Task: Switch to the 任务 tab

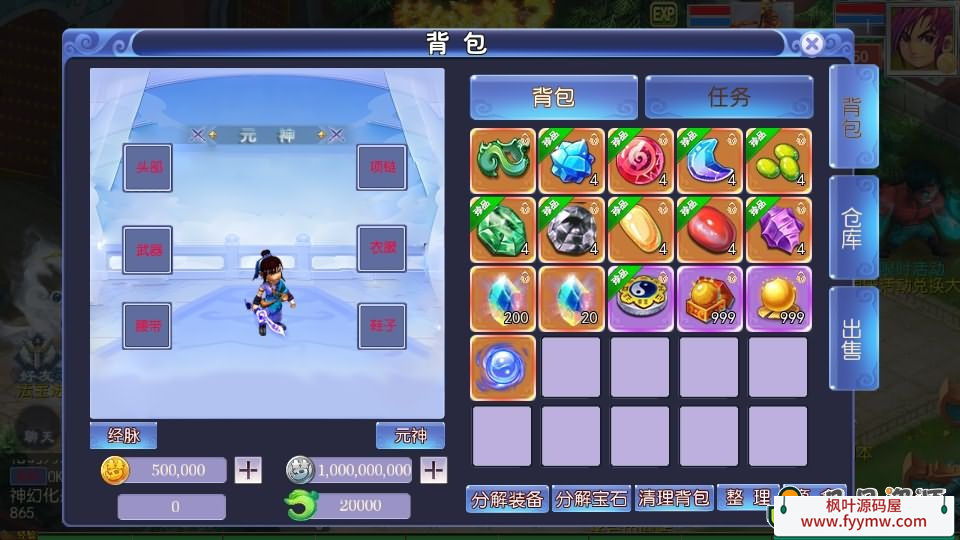Action: (728, 97)
